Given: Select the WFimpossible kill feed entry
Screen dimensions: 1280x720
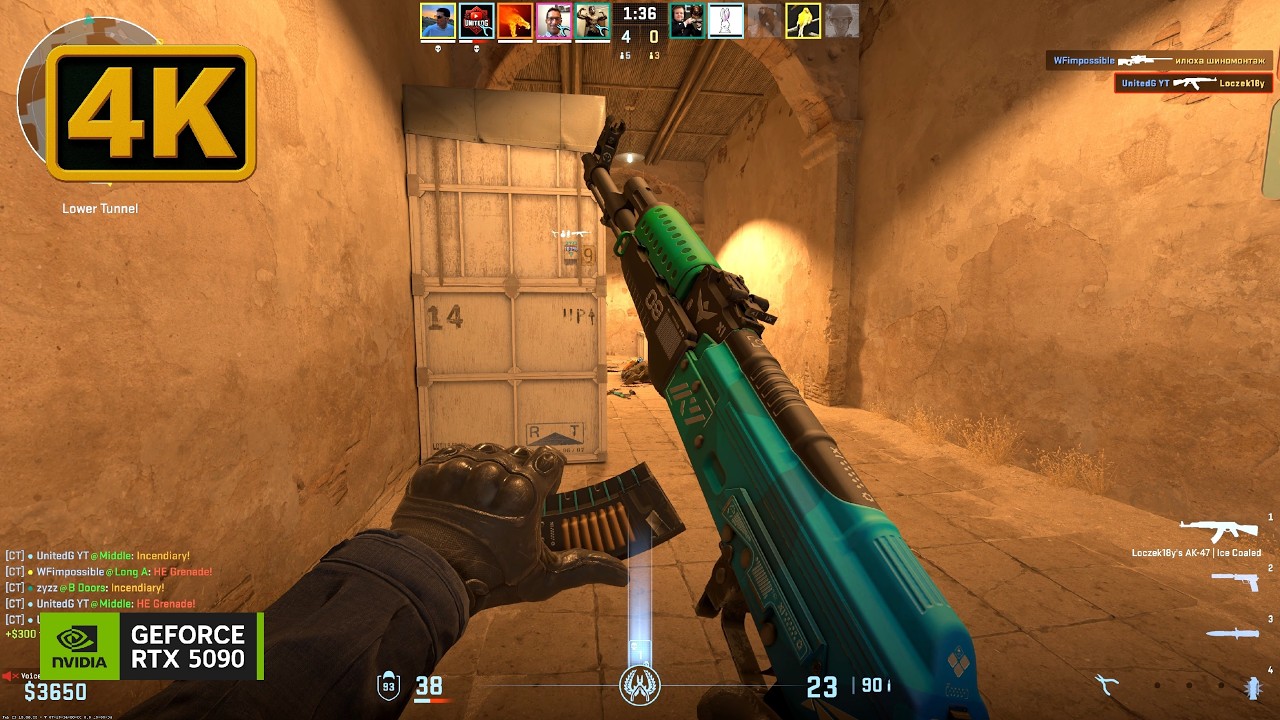Looking at the screenshot, I should (1158, 60).
